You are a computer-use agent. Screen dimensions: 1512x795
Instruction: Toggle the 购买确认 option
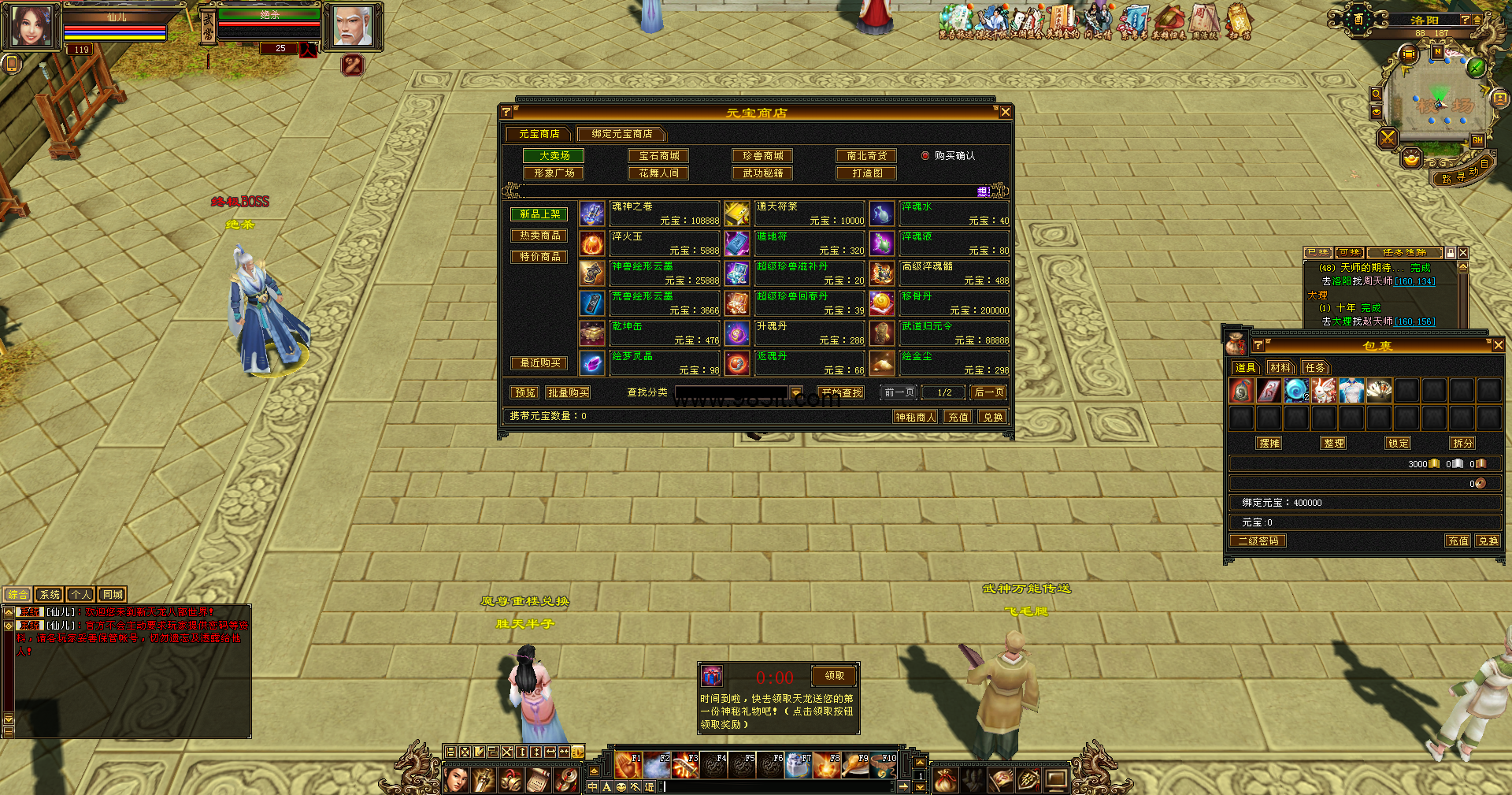click(925, 156)
